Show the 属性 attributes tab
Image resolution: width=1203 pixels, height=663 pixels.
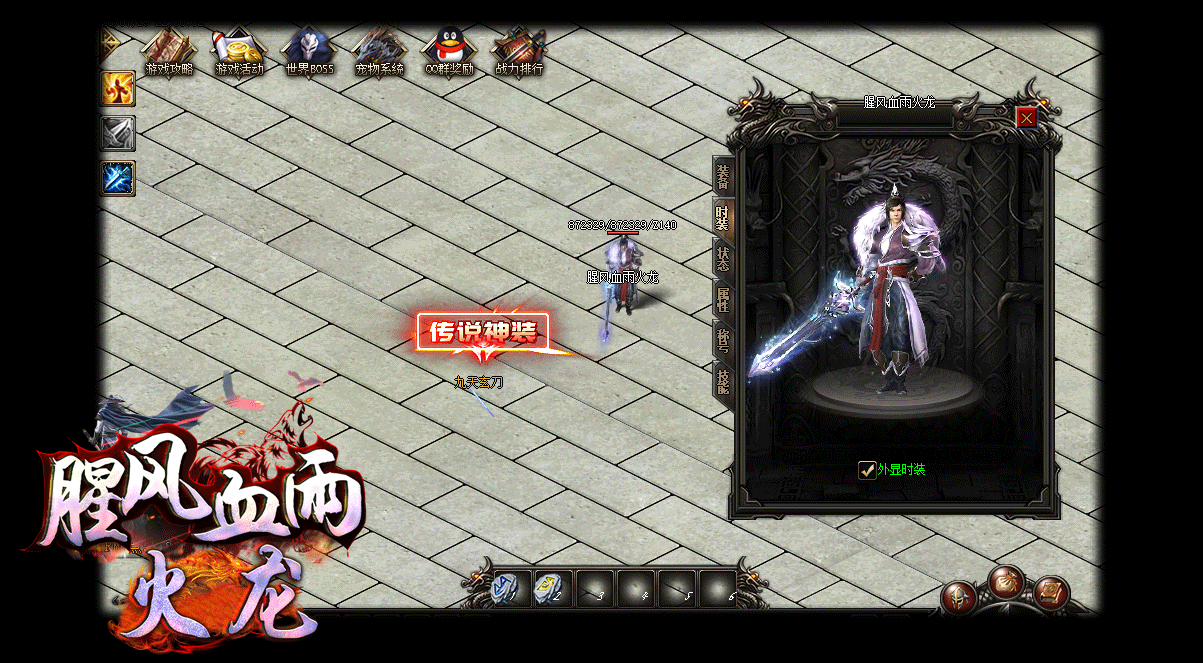[723, 299]
